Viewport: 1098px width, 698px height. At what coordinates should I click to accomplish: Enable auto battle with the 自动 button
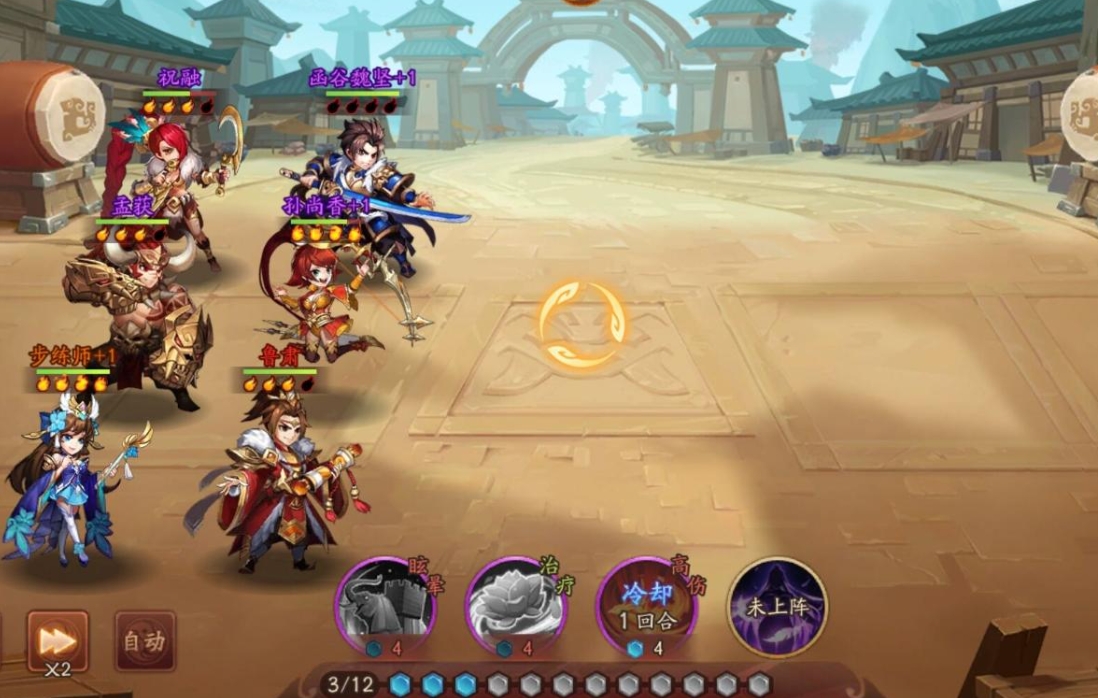coord(145,641)
